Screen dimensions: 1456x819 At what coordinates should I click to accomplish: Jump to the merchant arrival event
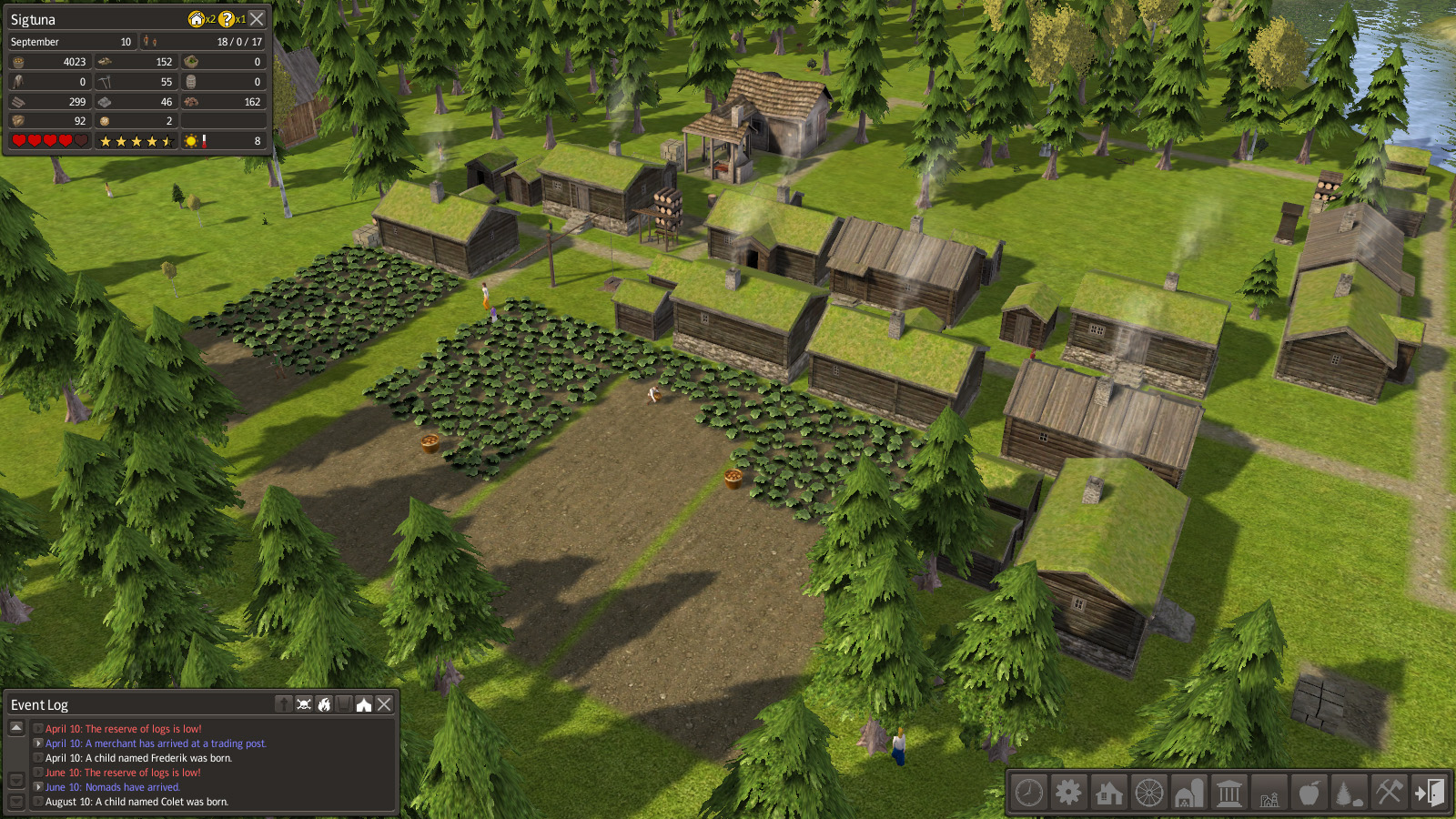pos(156,743)
